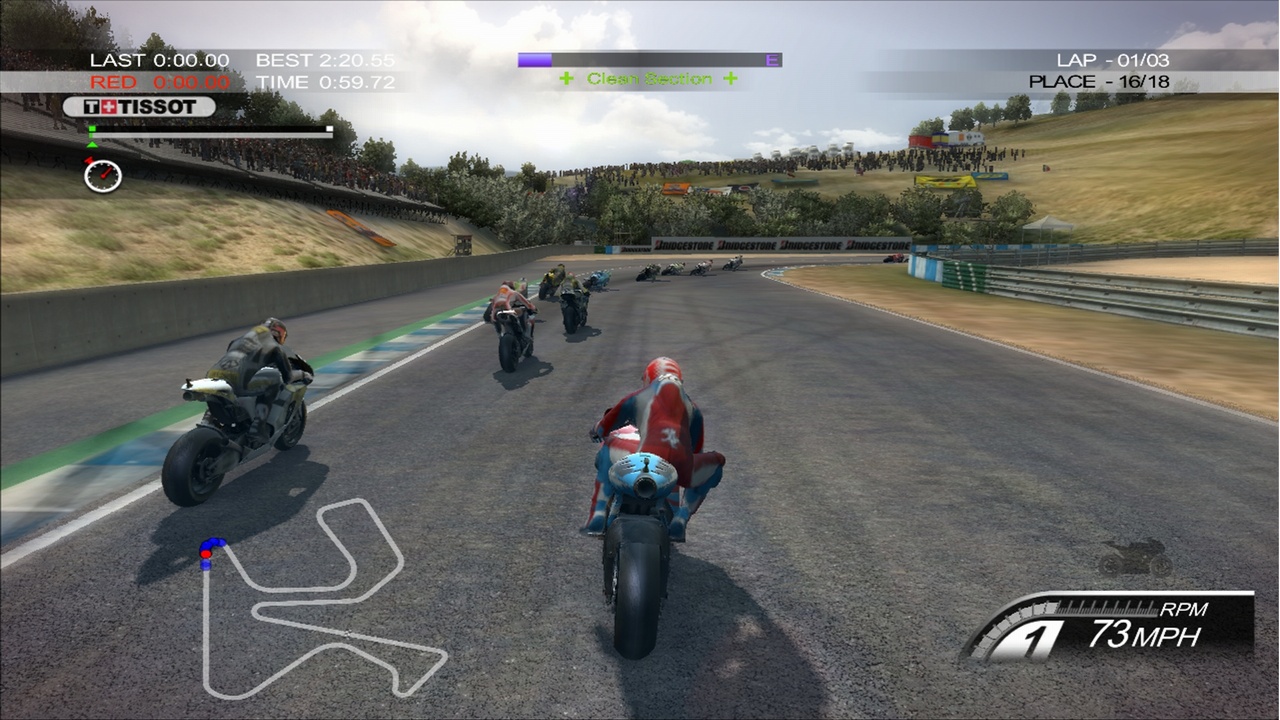Click the E indicator on the fuel bar

771,59
